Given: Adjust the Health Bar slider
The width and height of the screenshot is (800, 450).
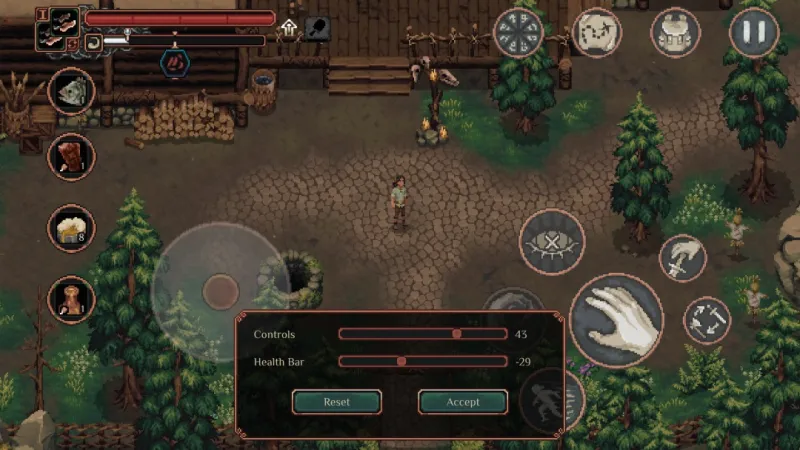Looking at the screenshot, I should (402, 361).
